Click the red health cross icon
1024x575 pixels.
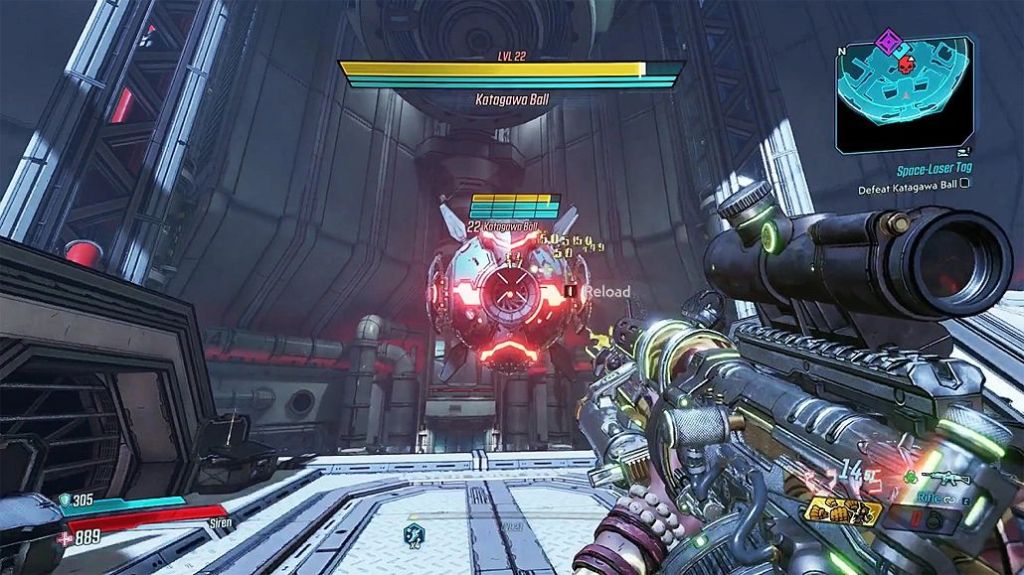pos(63,538)
